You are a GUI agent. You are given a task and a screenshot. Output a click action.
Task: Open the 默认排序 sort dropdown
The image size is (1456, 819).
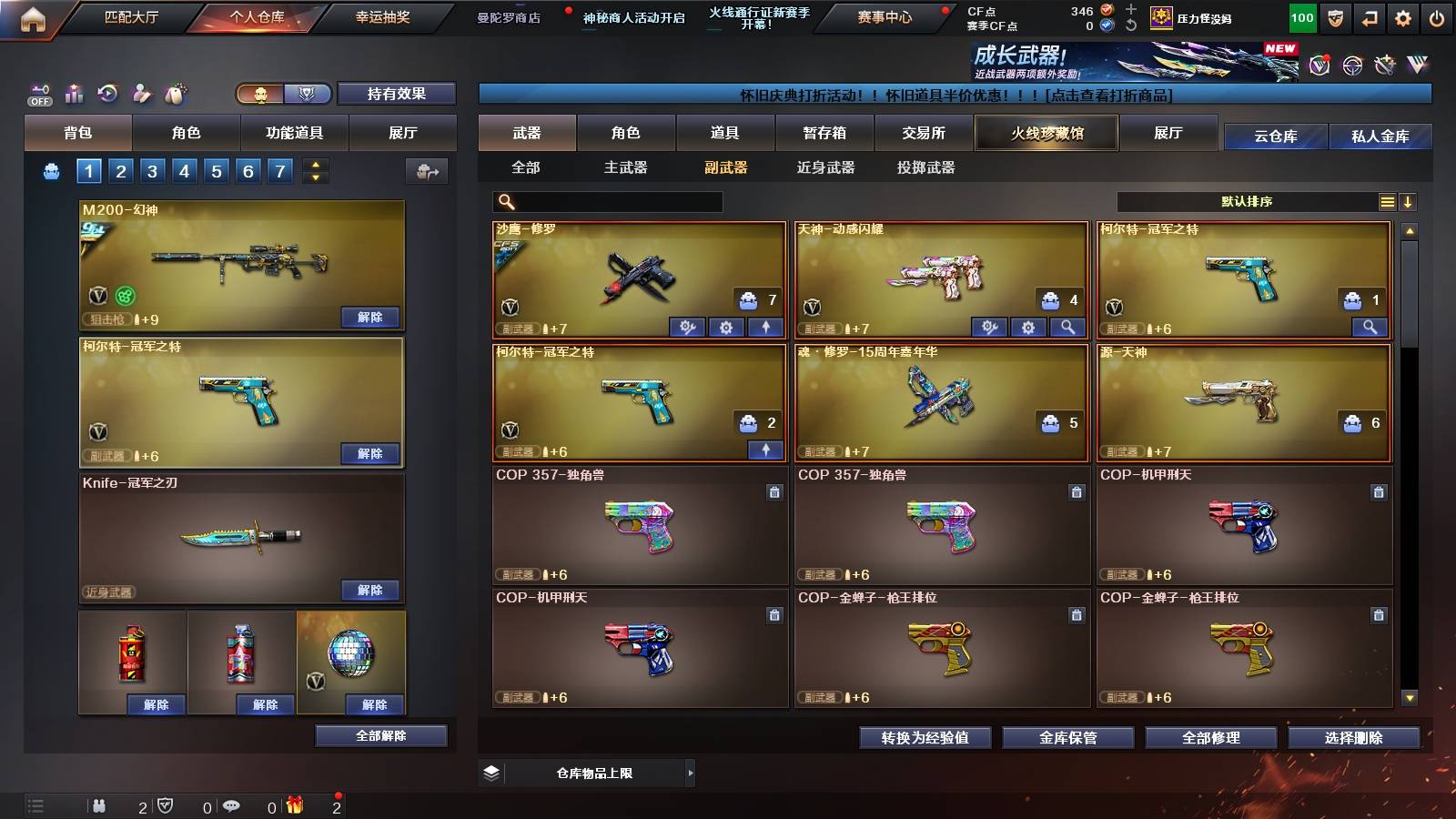point(1247,201)
